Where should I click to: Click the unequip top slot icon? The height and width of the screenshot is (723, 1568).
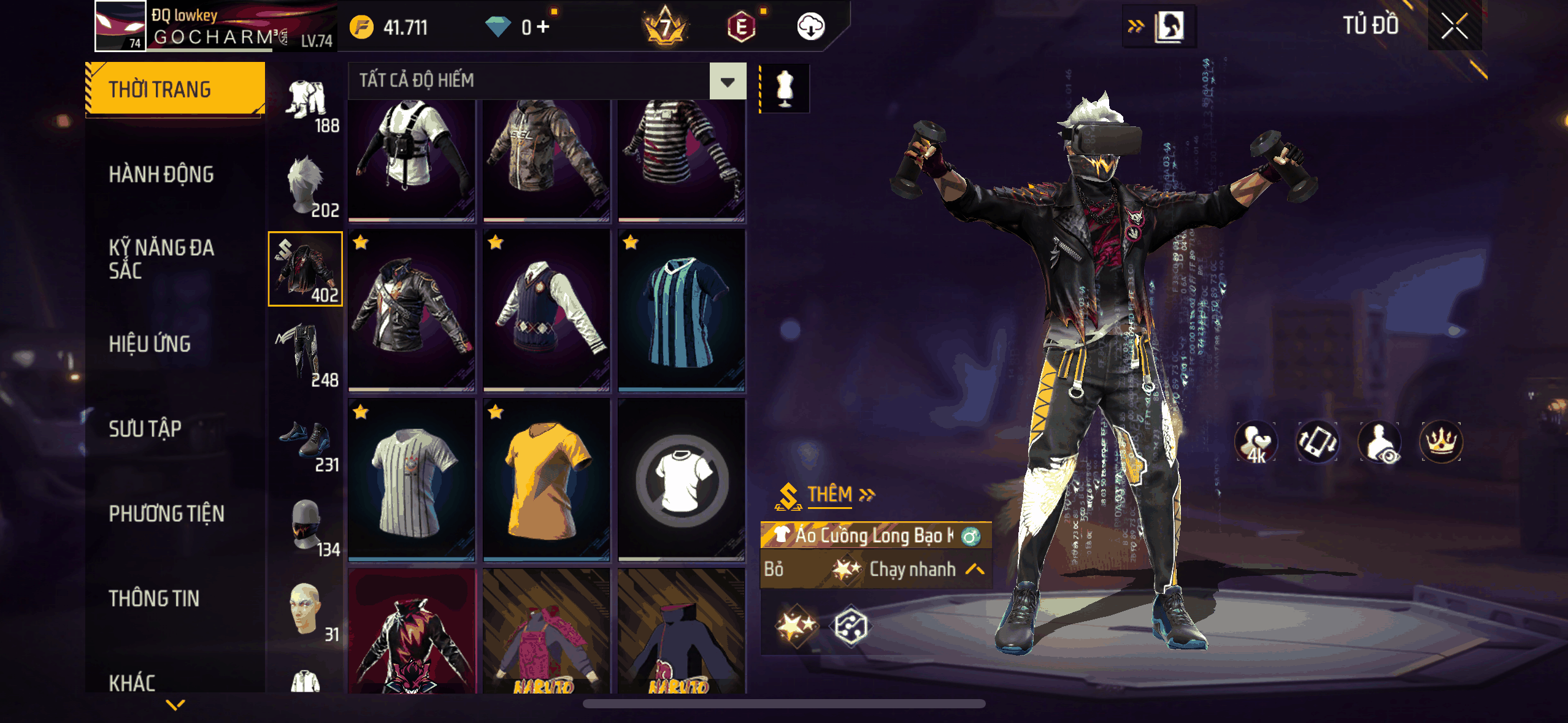681,480
